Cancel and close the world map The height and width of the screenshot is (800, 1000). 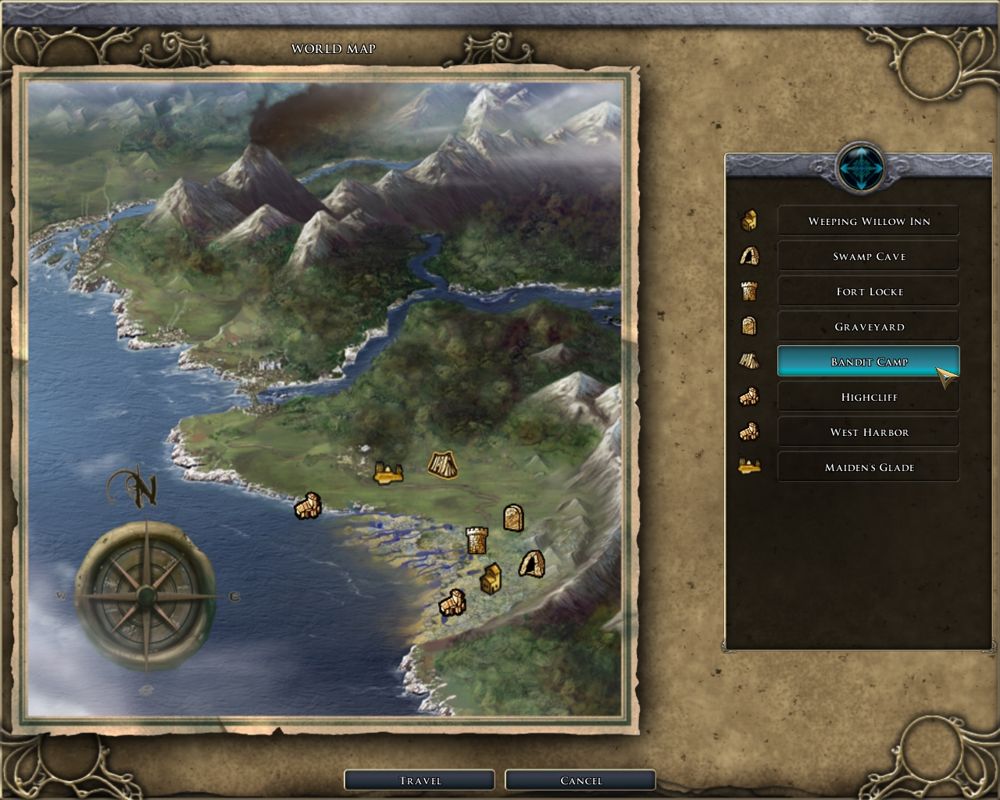[580, 780]
